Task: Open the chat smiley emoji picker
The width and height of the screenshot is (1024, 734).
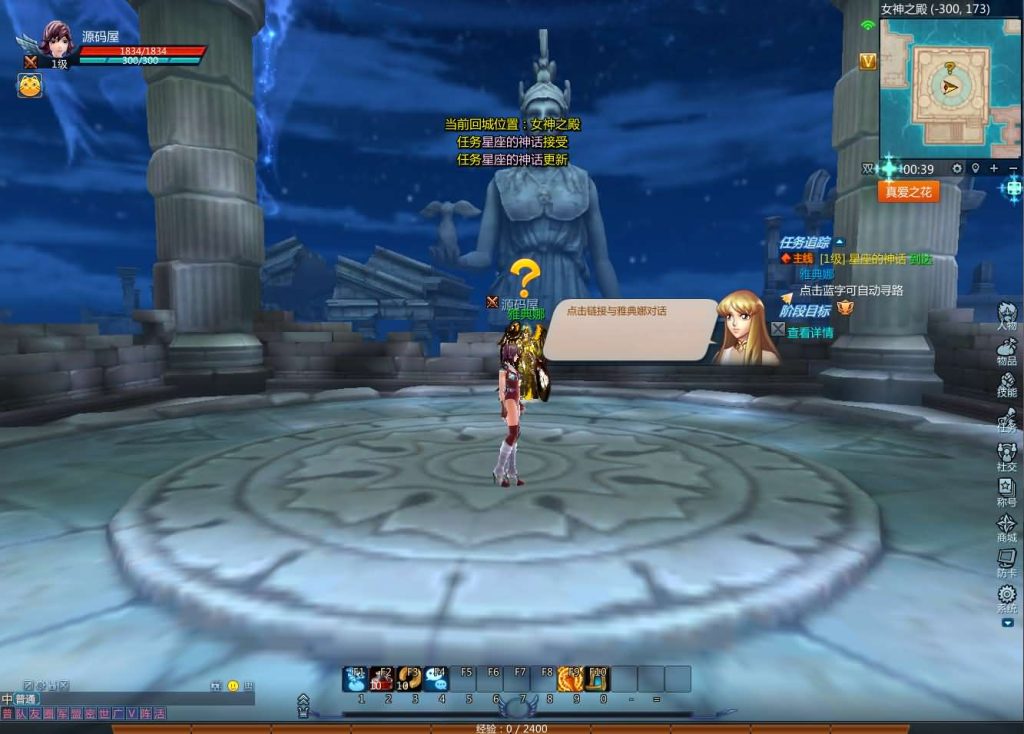Action: point(233,686)
